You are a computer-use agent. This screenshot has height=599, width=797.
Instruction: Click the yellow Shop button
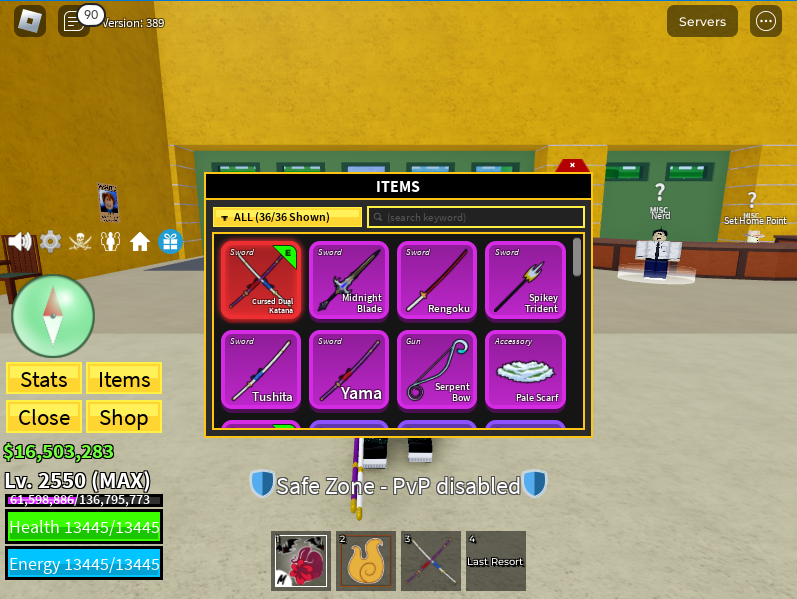click(124, 417)
